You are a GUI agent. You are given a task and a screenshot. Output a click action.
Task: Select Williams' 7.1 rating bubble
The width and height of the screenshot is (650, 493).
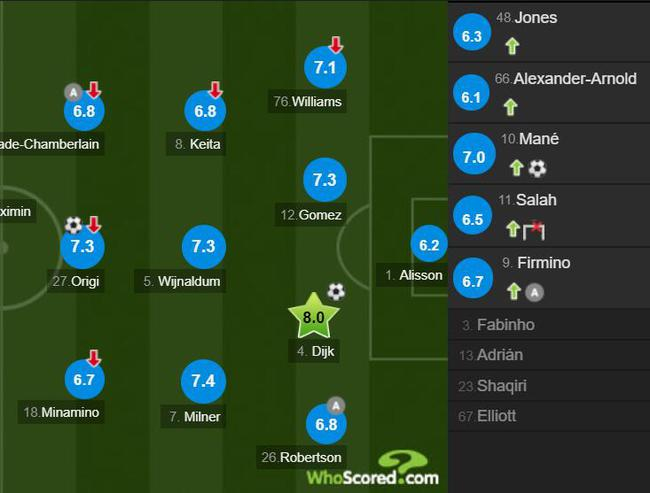324,67
